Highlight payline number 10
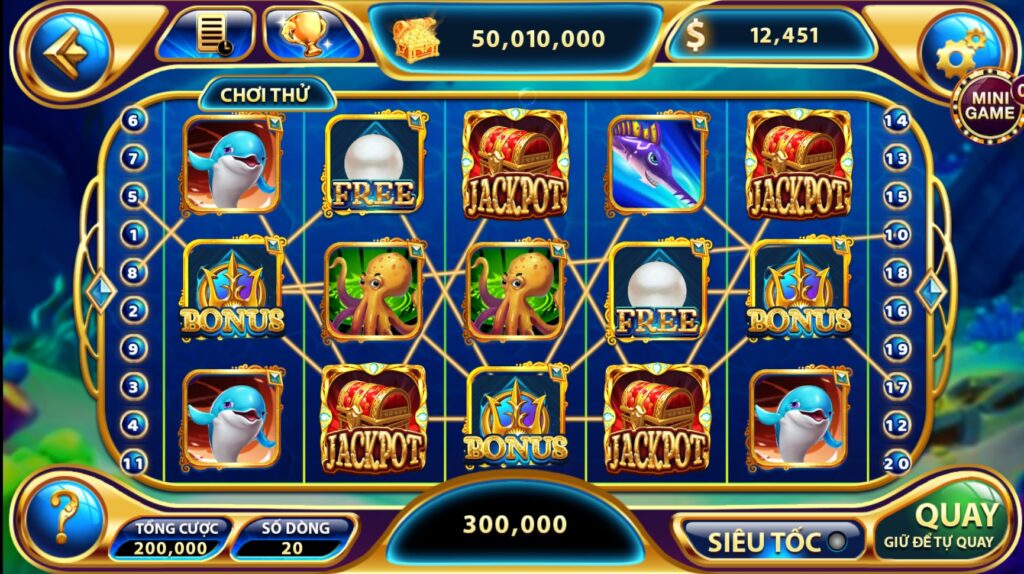 pyautogui.click(x=897, y=234)
